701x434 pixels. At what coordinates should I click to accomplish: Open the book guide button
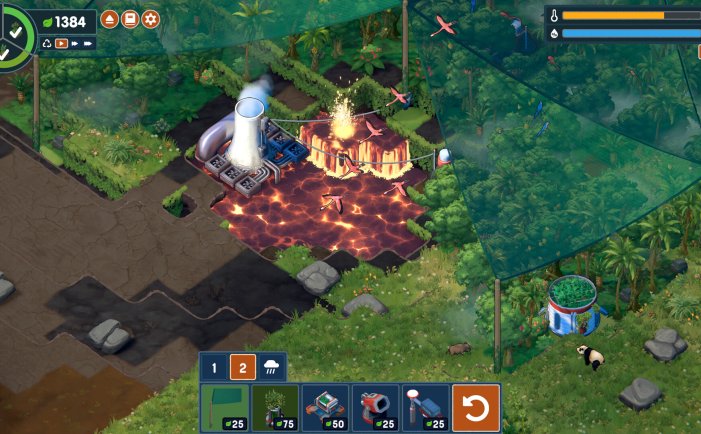(130, 19)
